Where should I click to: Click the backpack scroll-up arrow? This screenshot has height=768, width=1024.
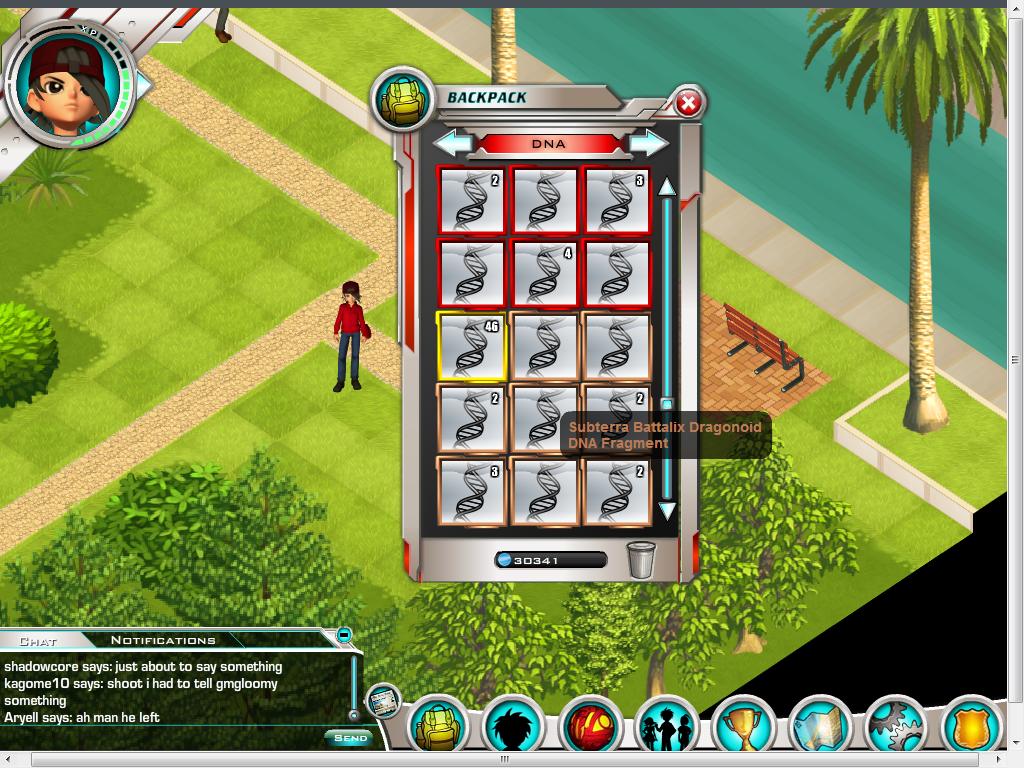pyautogui.click(x=667, y=186)
